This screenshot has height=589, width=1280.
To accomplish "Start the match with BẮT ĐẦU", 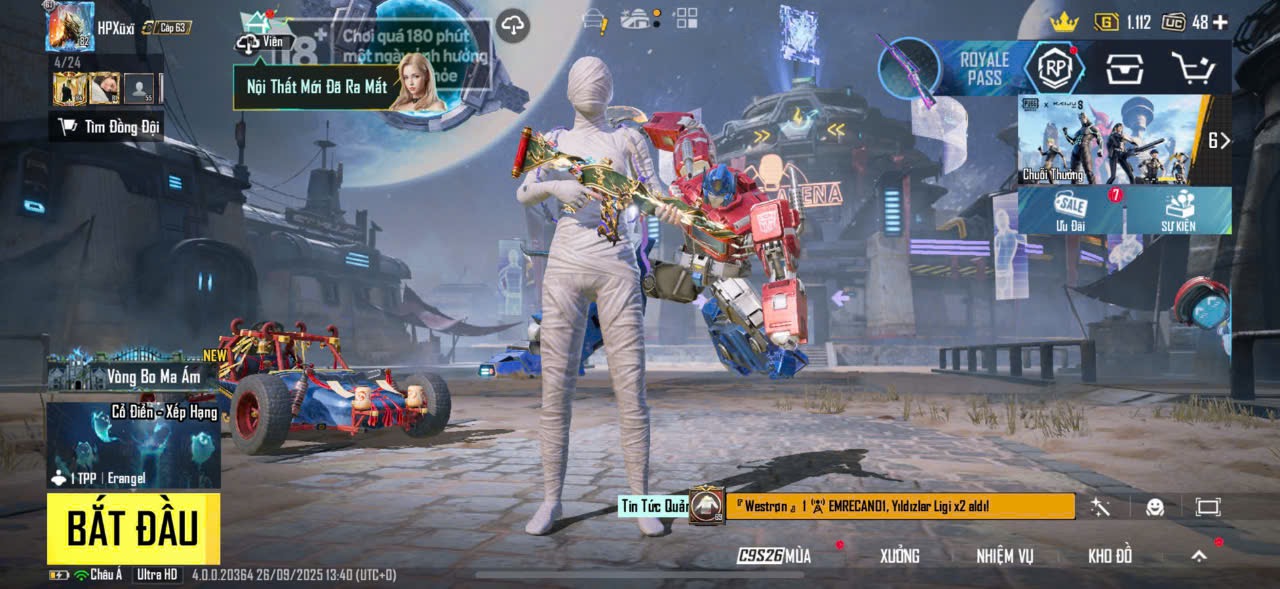I will pyautogui.click(x=133, y=528).
